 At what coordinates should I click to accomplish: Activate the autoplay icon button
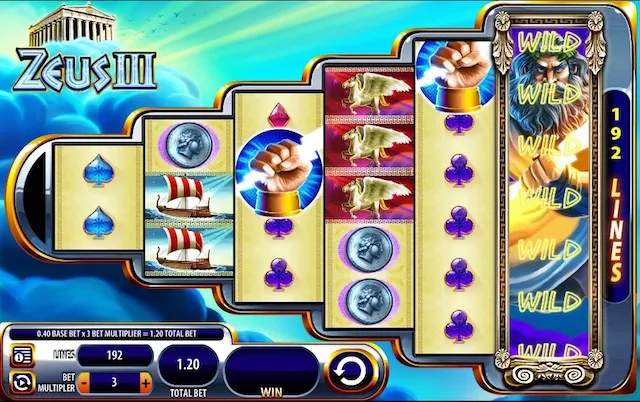tap(21, 382)
